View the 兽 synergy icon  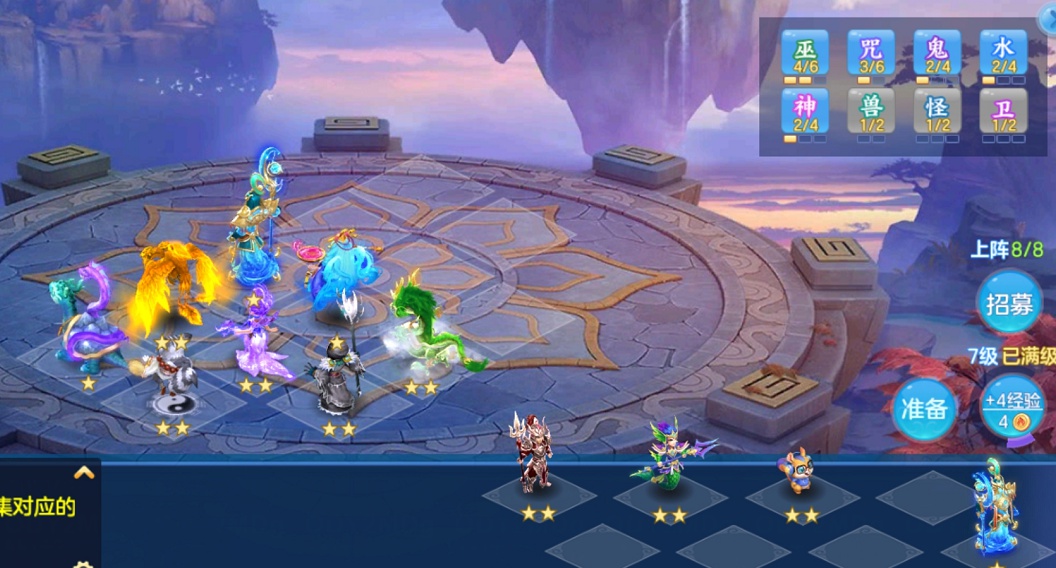tap(871, 111)
